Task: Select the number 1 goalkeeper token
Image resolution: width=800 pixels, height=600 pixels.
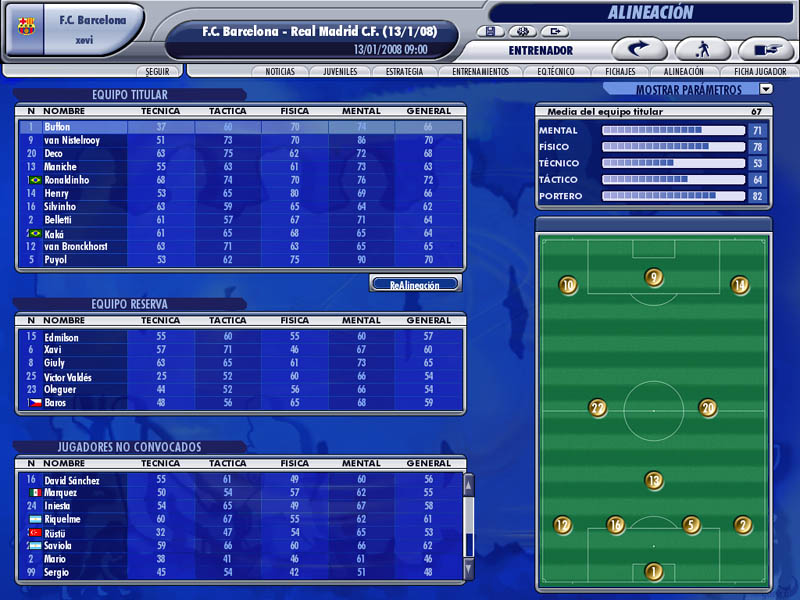Action: [654, 572]
